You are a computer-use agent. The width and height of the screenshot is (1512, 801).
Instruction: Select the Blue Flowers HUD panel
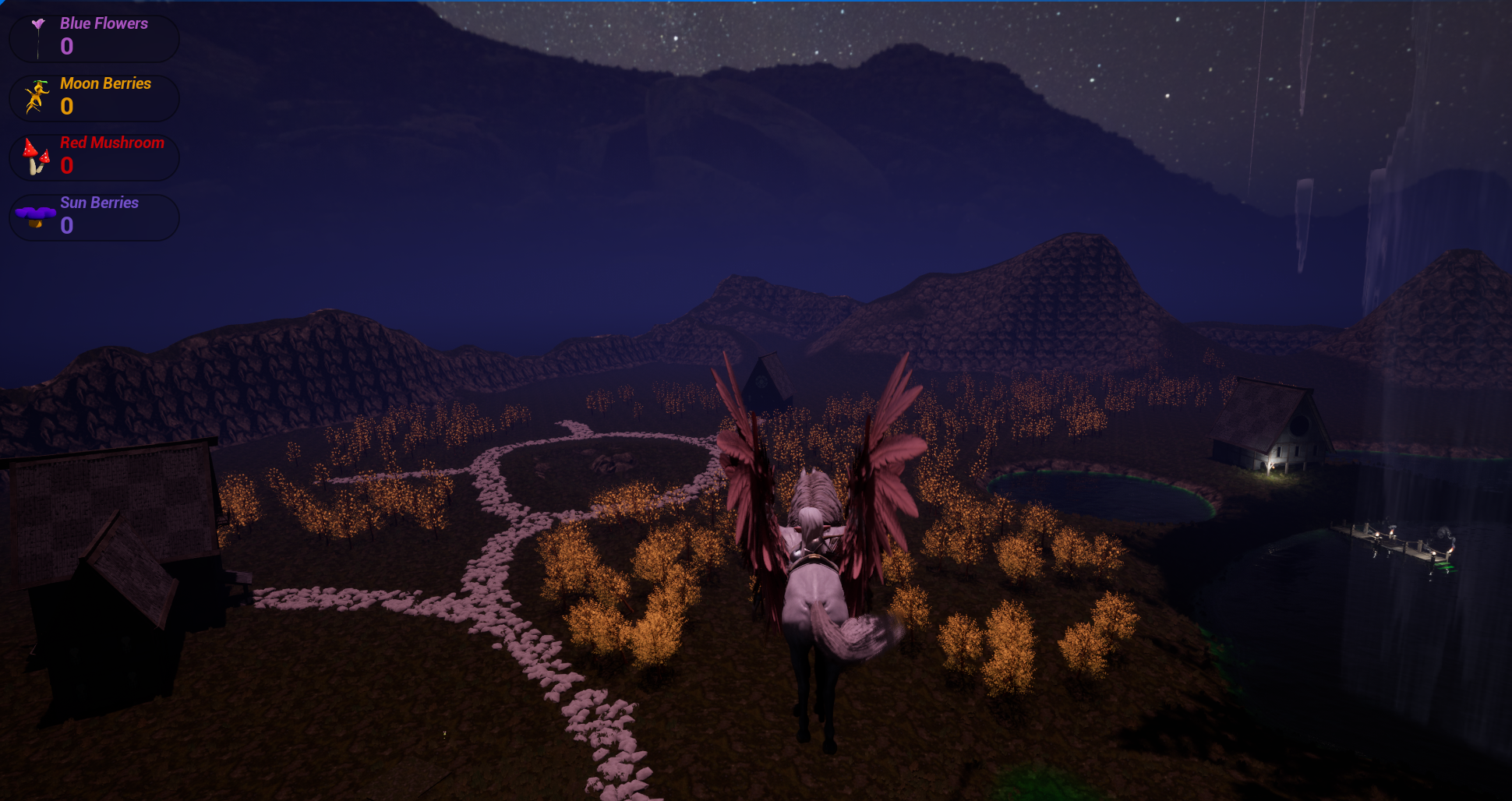click(x=94, y=37)
